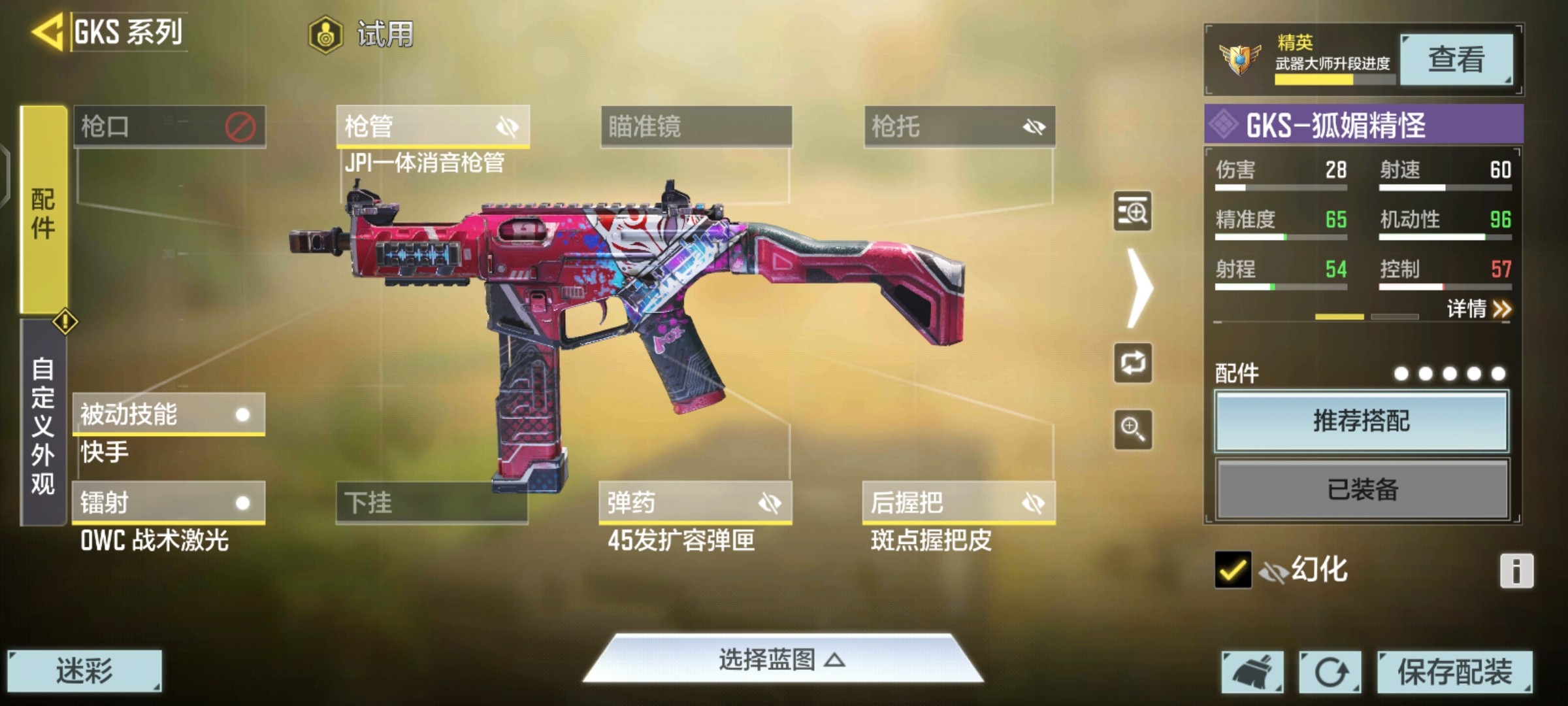Image resolution: width=1568 pixels, height=706 pixels.
Task: Click 保存配装 to save loadout
Action: [x=1454, y=671]
